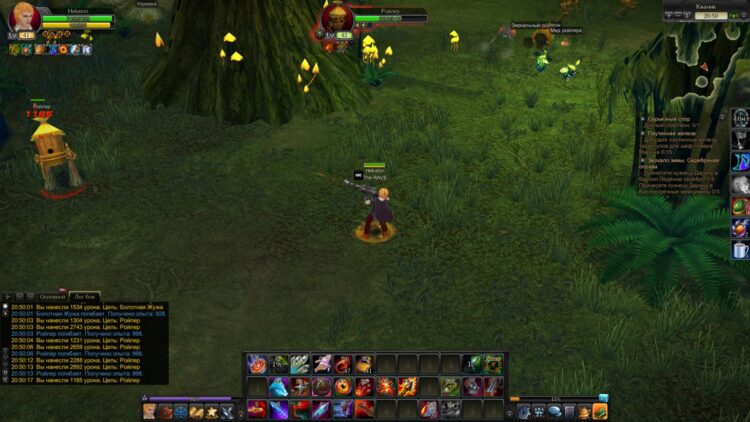Click the green orb icon on right sidebar
Image resolution: width=750 pixels, height=422 pixels.
pyautogui.click(x=740, y=207)
